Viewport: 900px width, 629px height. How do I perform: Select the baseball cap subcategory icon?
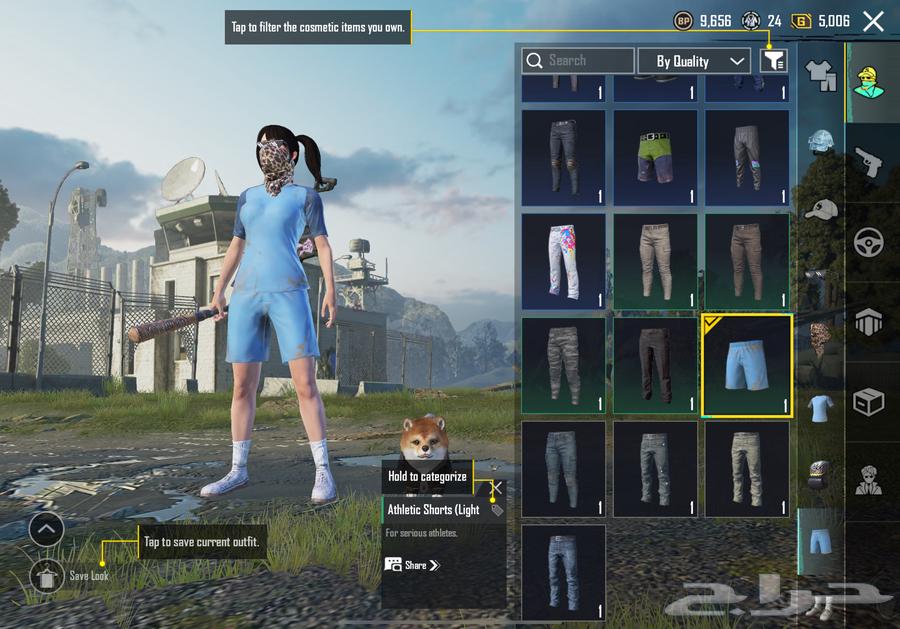click(x=821, y=209)
